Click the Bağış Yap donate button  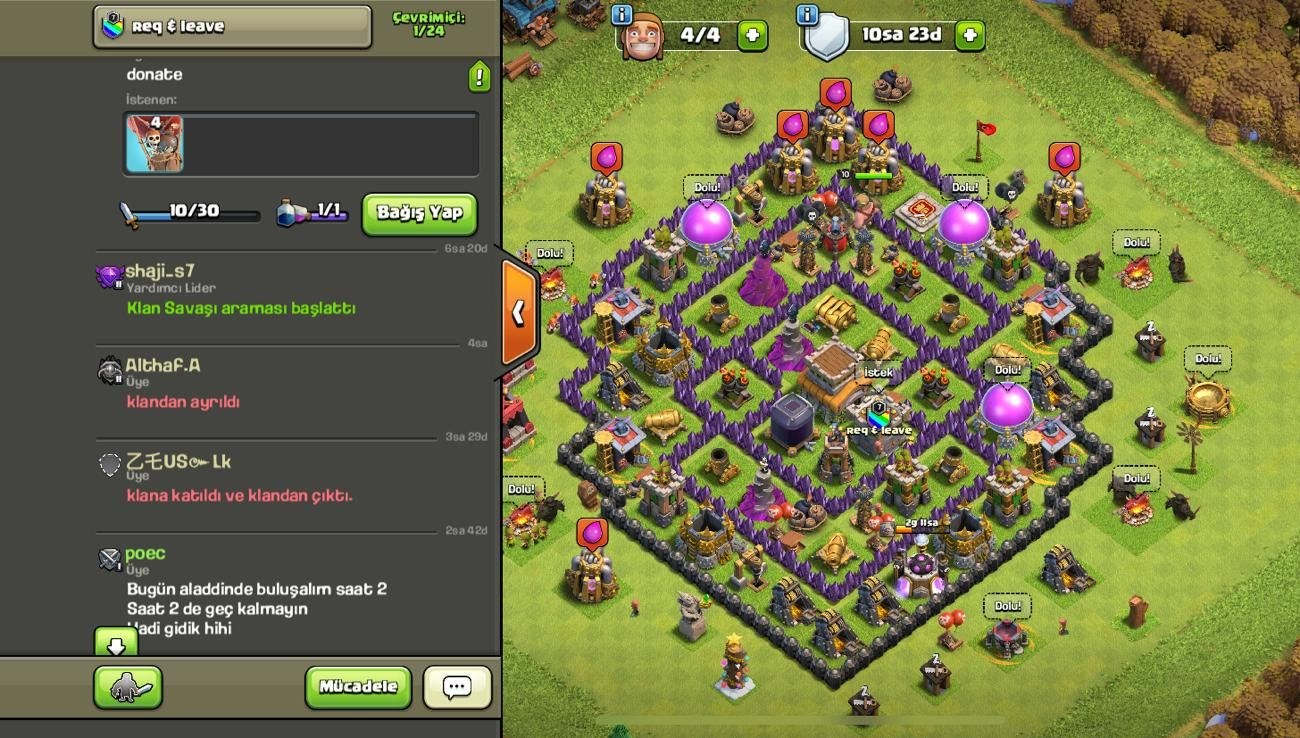pyautogui.click(x=419, y=213)
